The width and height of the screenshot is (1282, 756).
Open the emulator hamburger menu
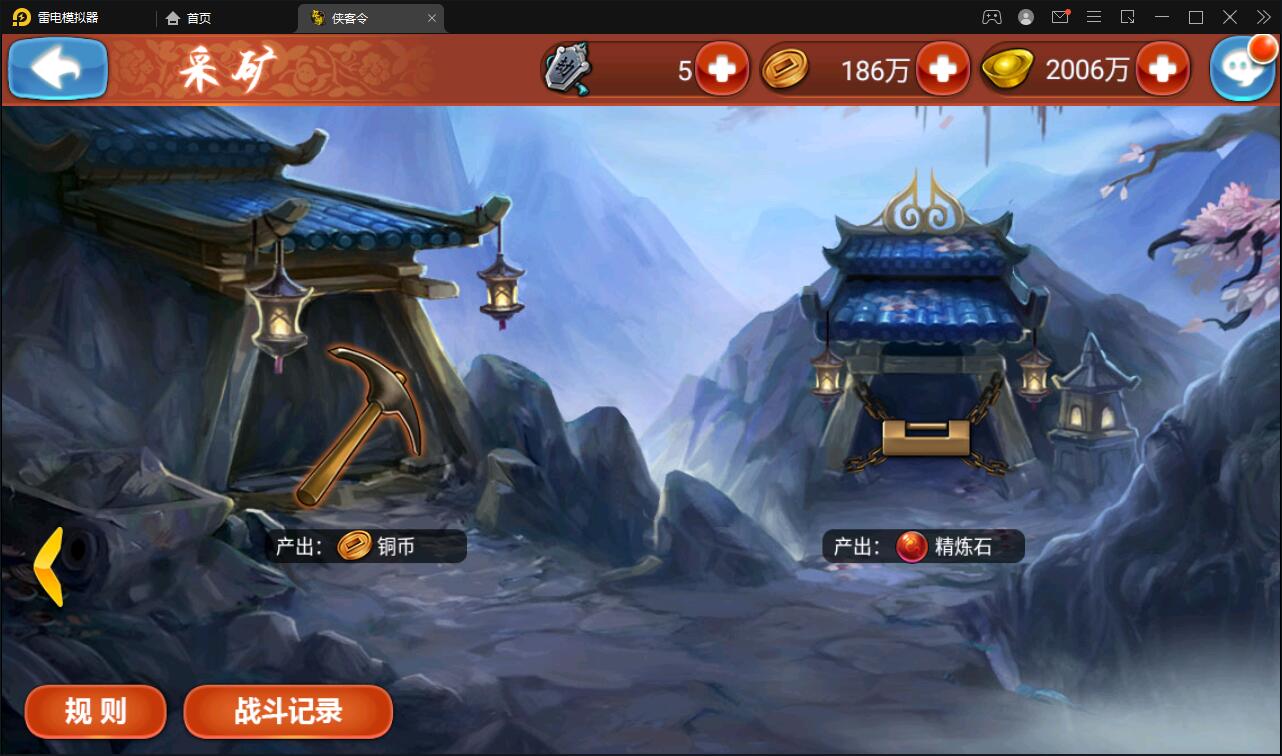click(1094, 17)
